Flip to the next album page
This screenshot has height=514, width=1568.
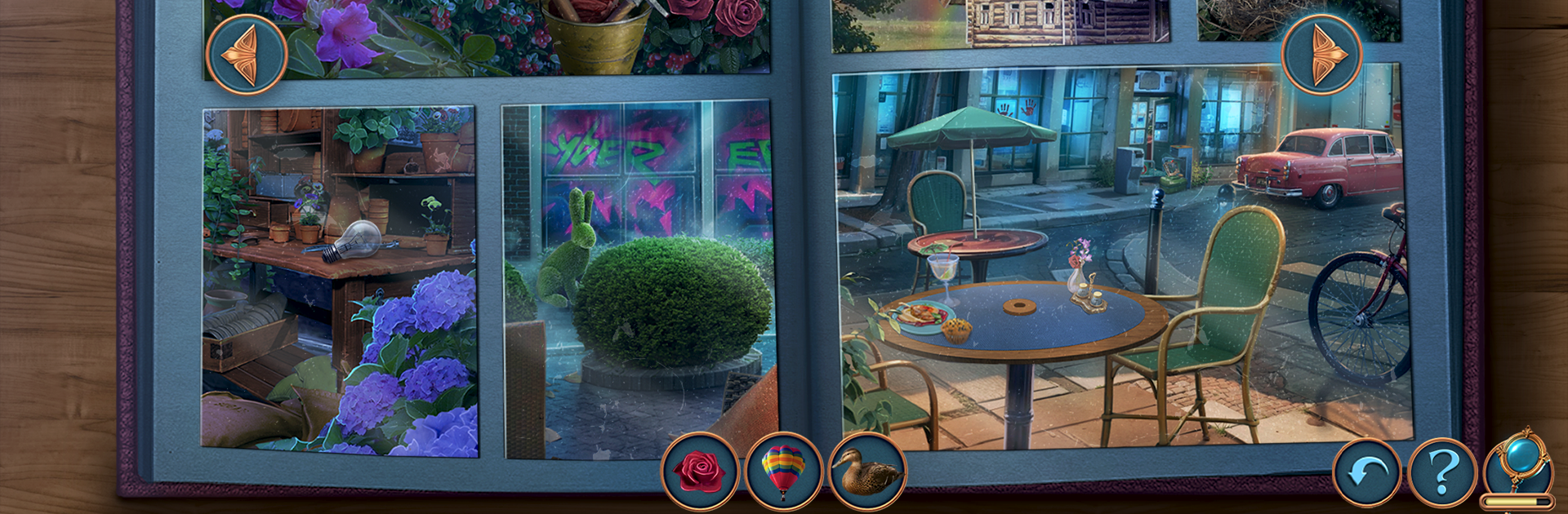click(x=1321, y=55)
